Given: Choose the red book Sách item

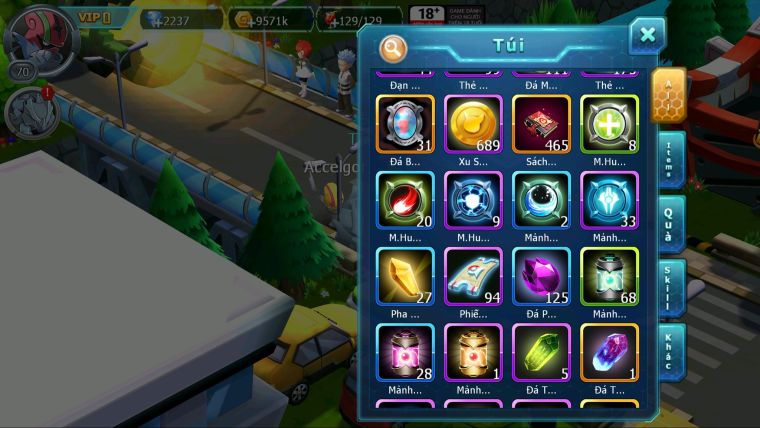Looking at the screenshot, I should tap(541, 124).
